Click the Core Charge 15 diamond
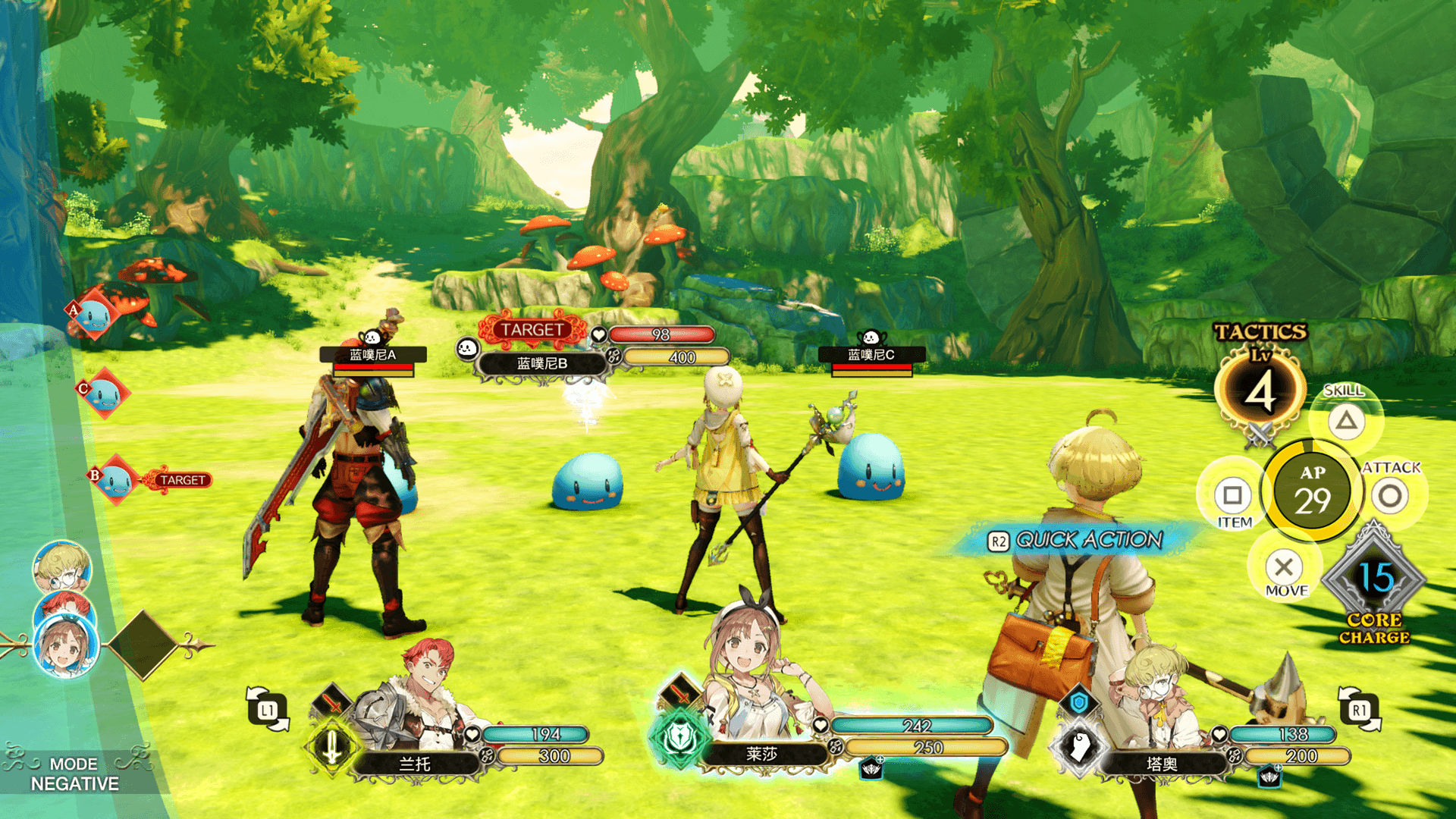The width and height of the screenshot is (1456, 819). click(x=1374, y=580)
